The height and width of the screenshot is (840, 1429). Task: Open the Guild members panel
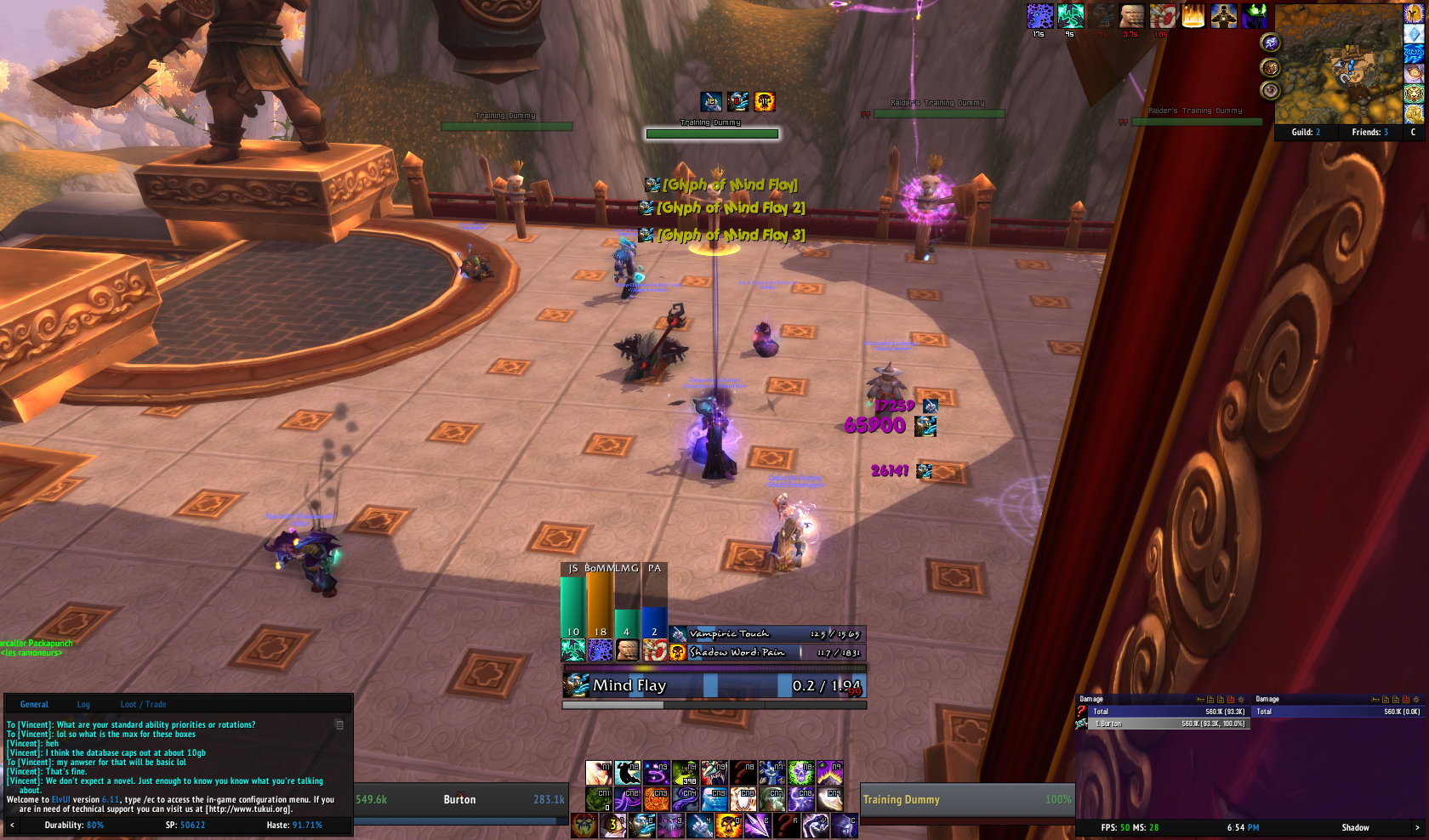point(1306,133)
